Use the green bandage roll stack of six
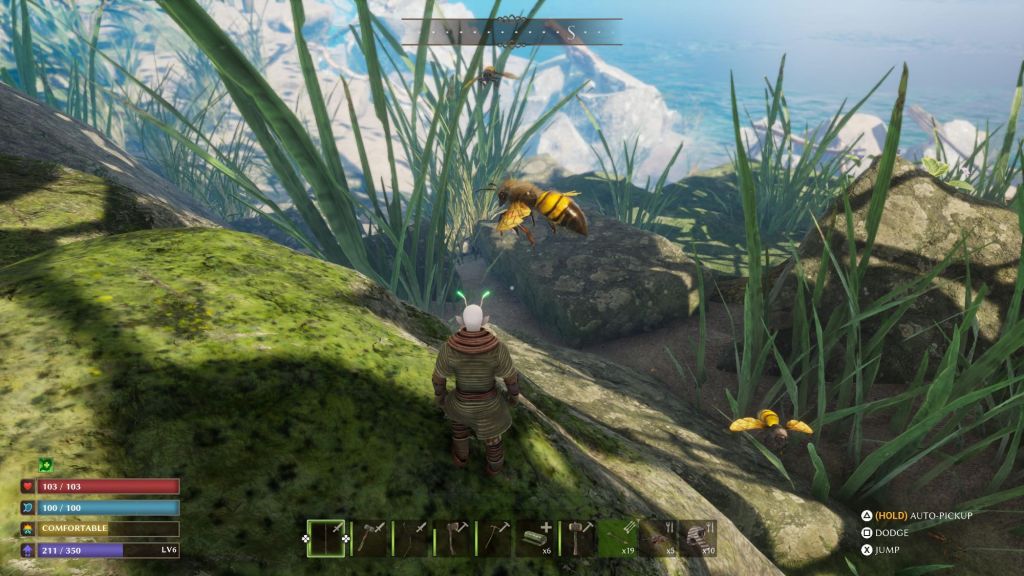The height and width of the screenshot is (576, 1024). pos(536,538)
